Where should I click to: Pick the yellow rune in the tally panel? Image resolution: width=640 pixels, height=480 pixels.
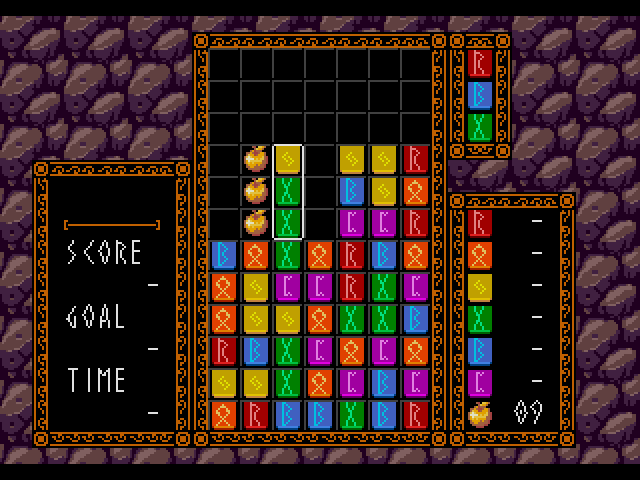point(479,286)
